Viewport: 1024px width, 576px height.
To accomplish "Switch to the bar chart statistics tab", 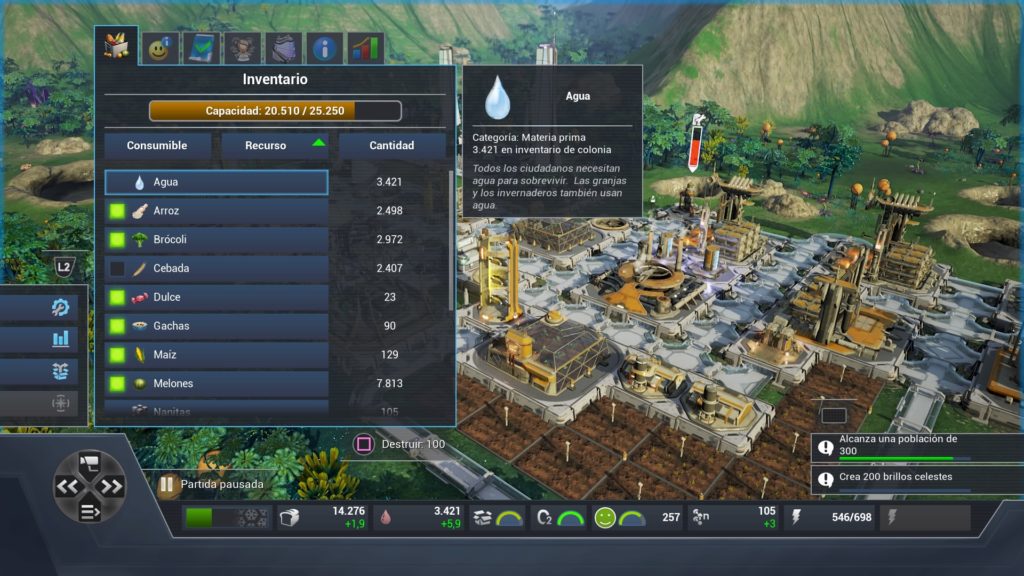I will point(365,47).
